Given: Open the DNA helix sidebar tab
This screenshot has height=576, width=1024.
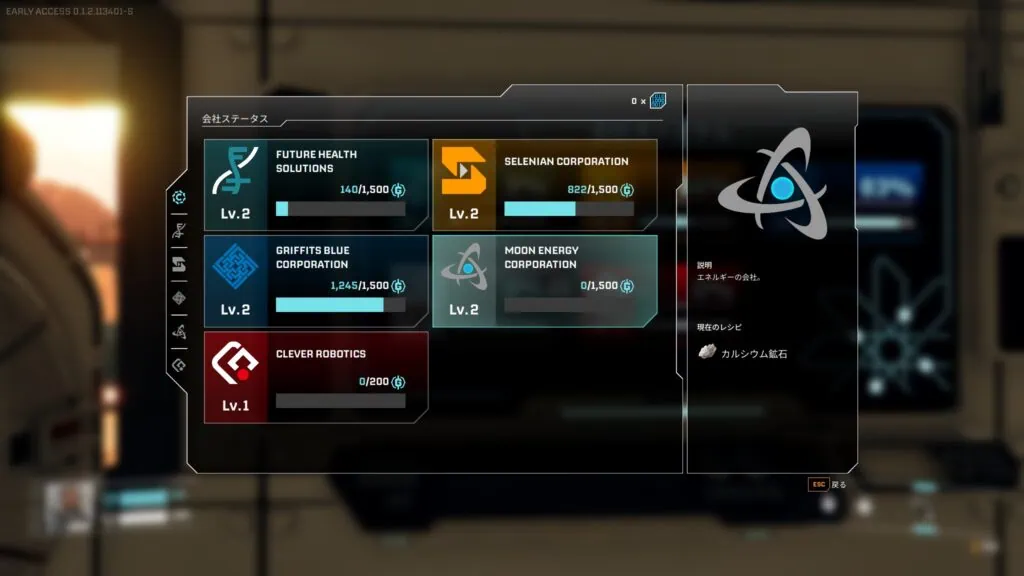Looking at the screenshot, I should pyautogui.click(x=179, y=231).
